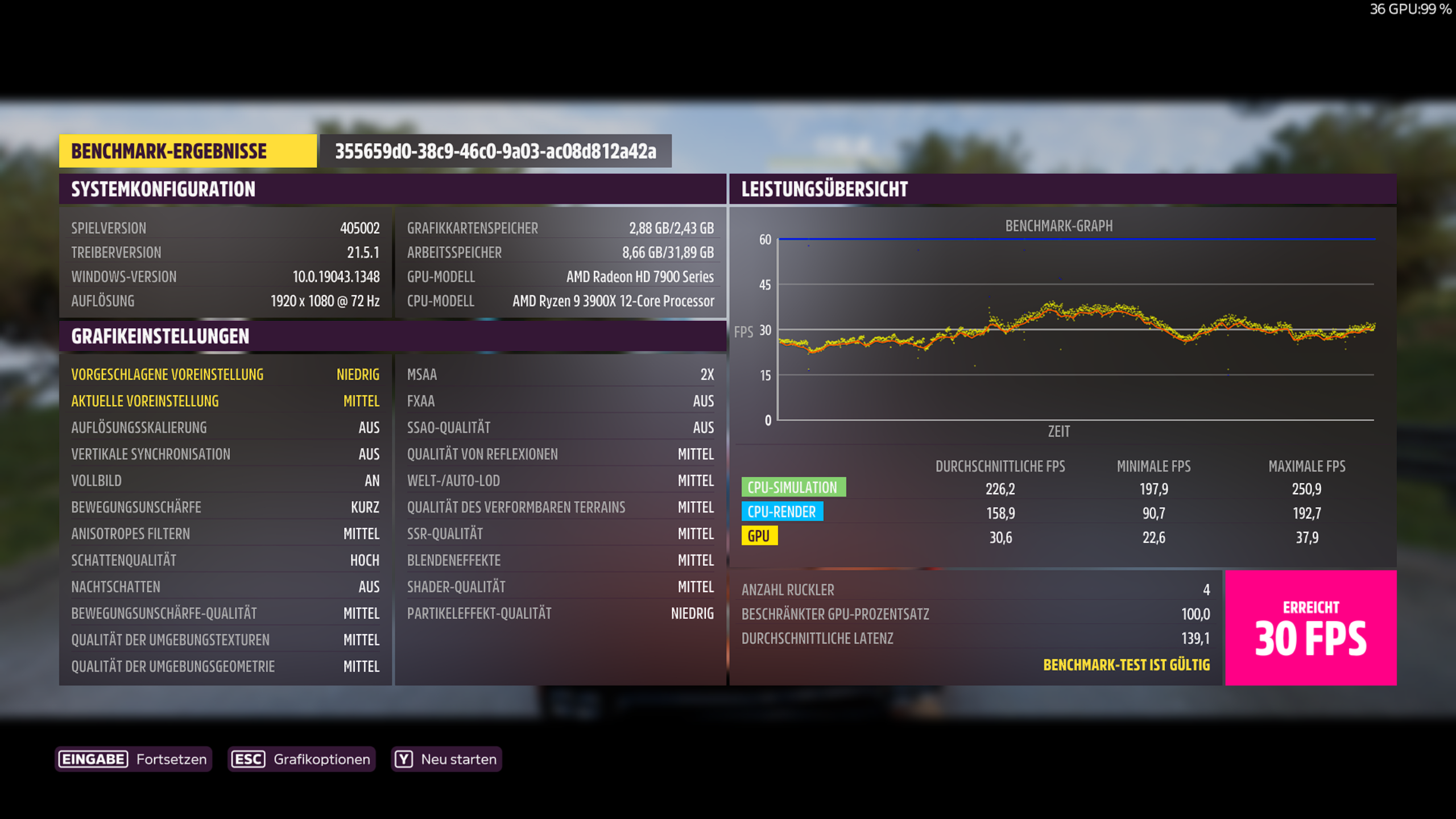Viewport: 1456px width, 819px height.
Task: Select the LEISTUNGSÜBERSICHT section header
Action: coord(824,190)
